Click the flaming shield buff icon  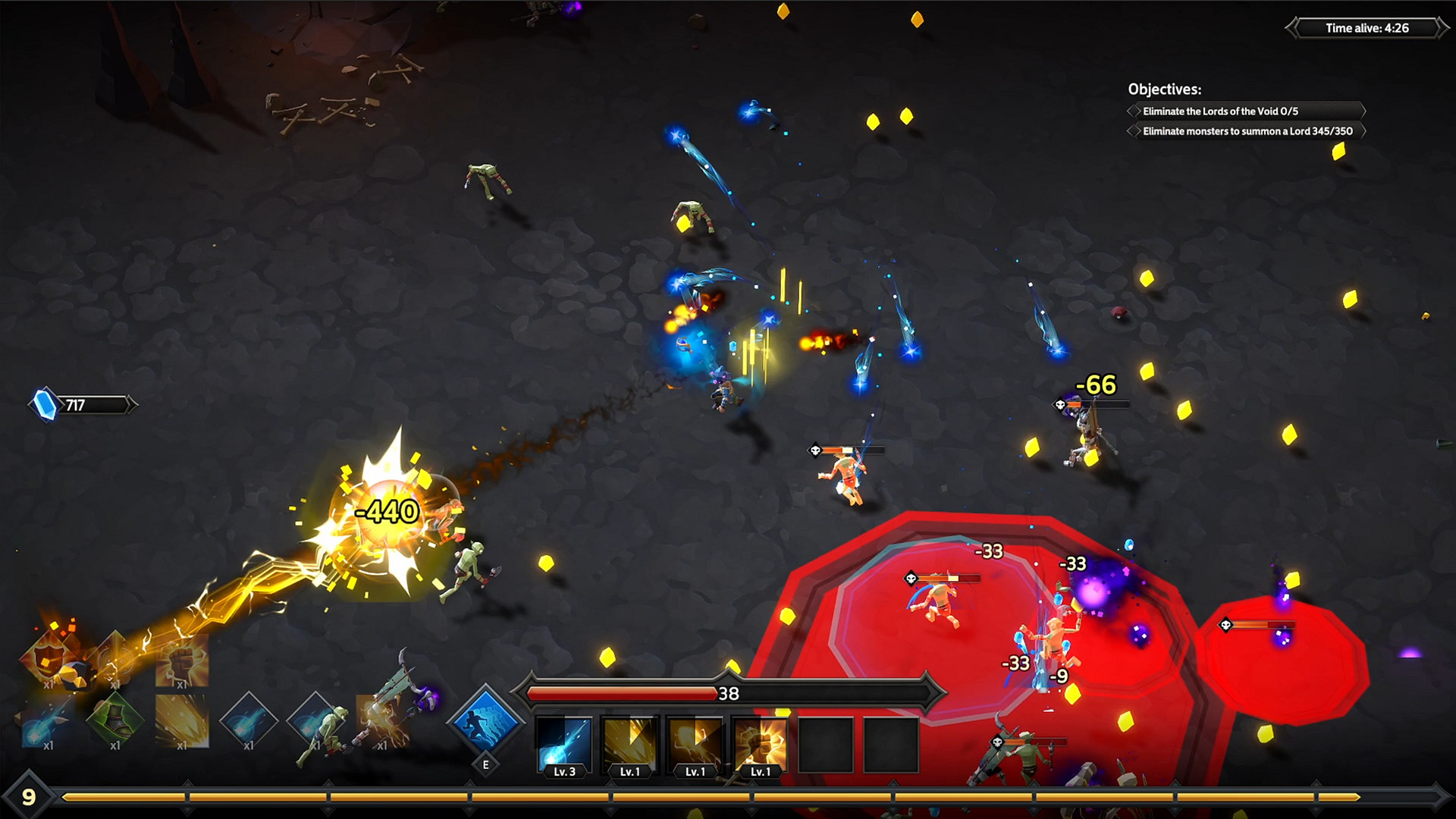(47, 658)
